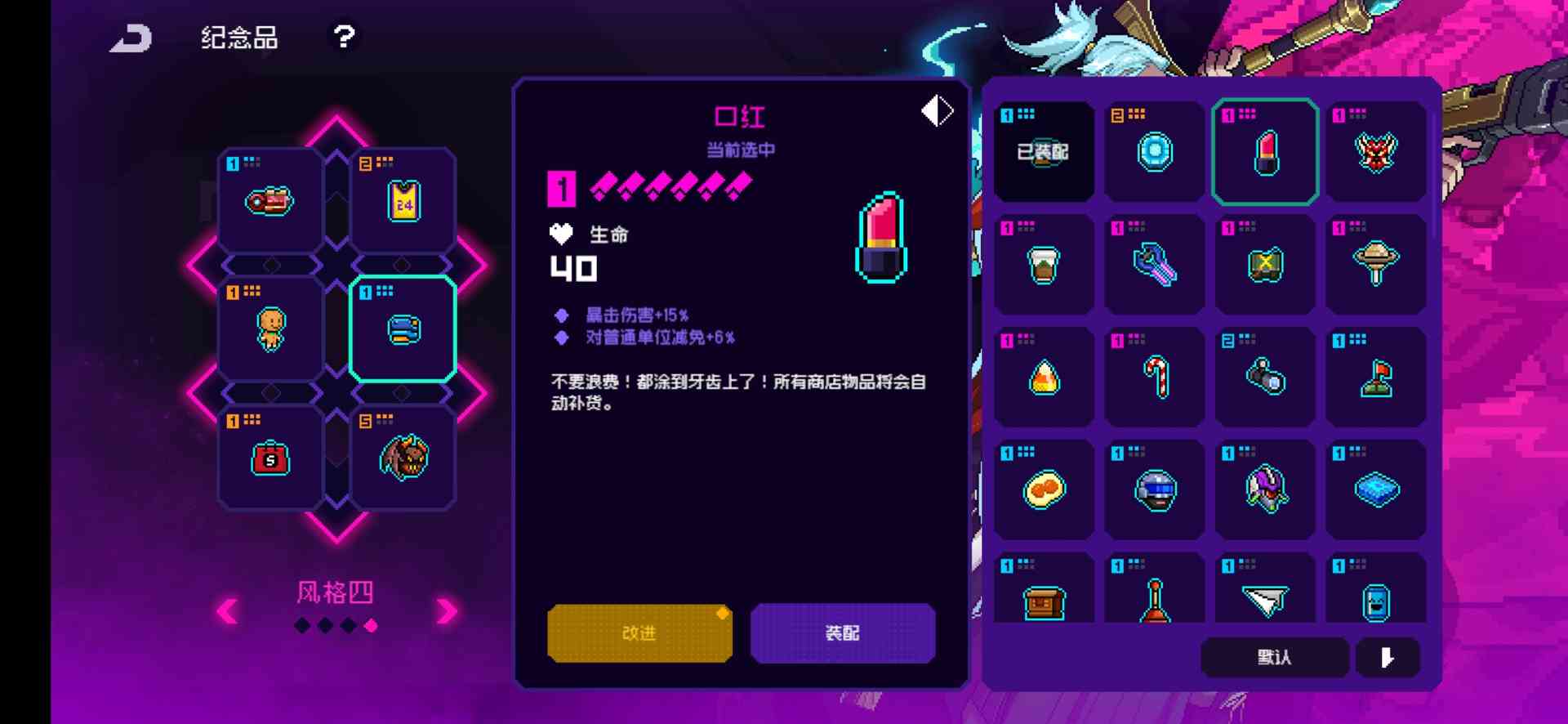Screen dimensions: 1568x724
Task: Select the red flag on green hill souvenir
Action: tap(1376, 376)
